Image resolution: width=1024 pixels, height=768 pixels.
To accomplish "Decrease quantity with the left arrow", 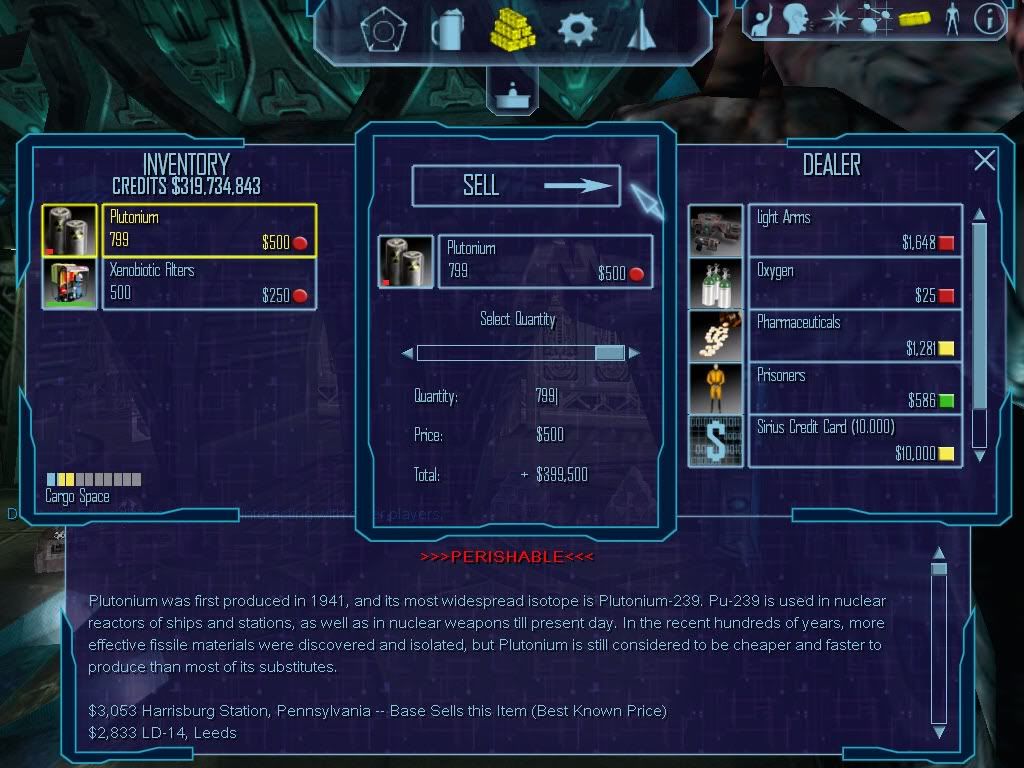I will click(407, 353).
